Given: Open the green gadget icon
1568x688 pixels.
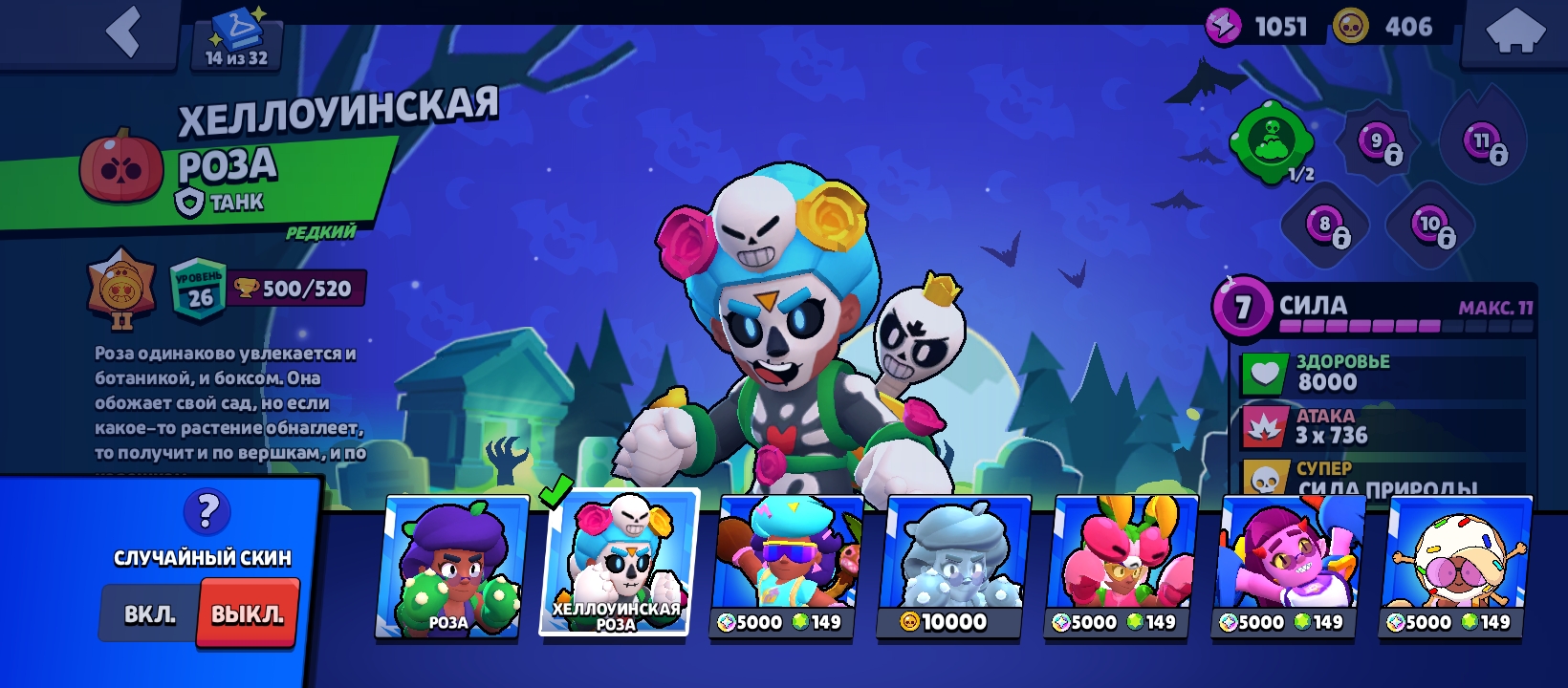Looking at the screenshot, I should coord(1273,142).
